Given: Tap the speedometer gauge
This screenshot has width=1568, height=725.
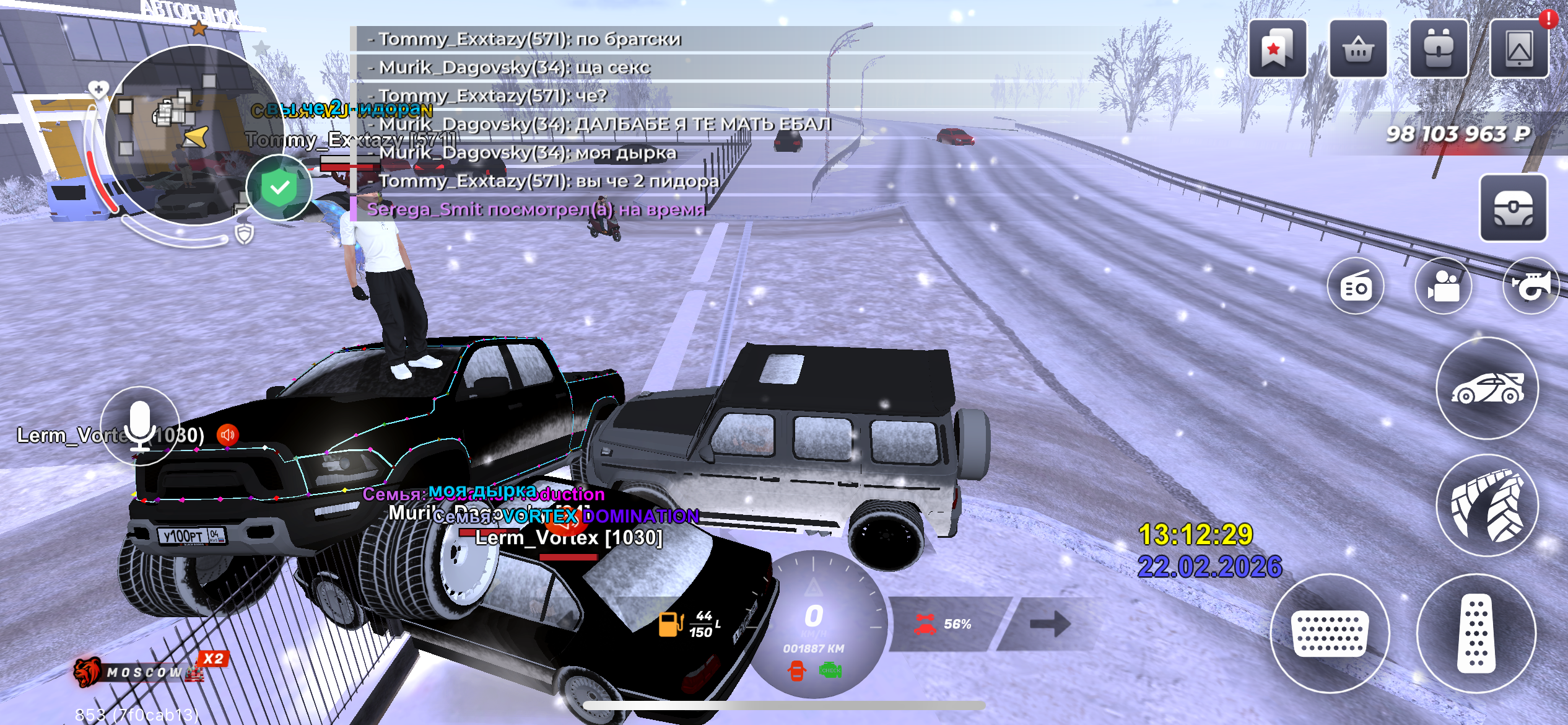Looking at the screenshot, I should point(814,623).
